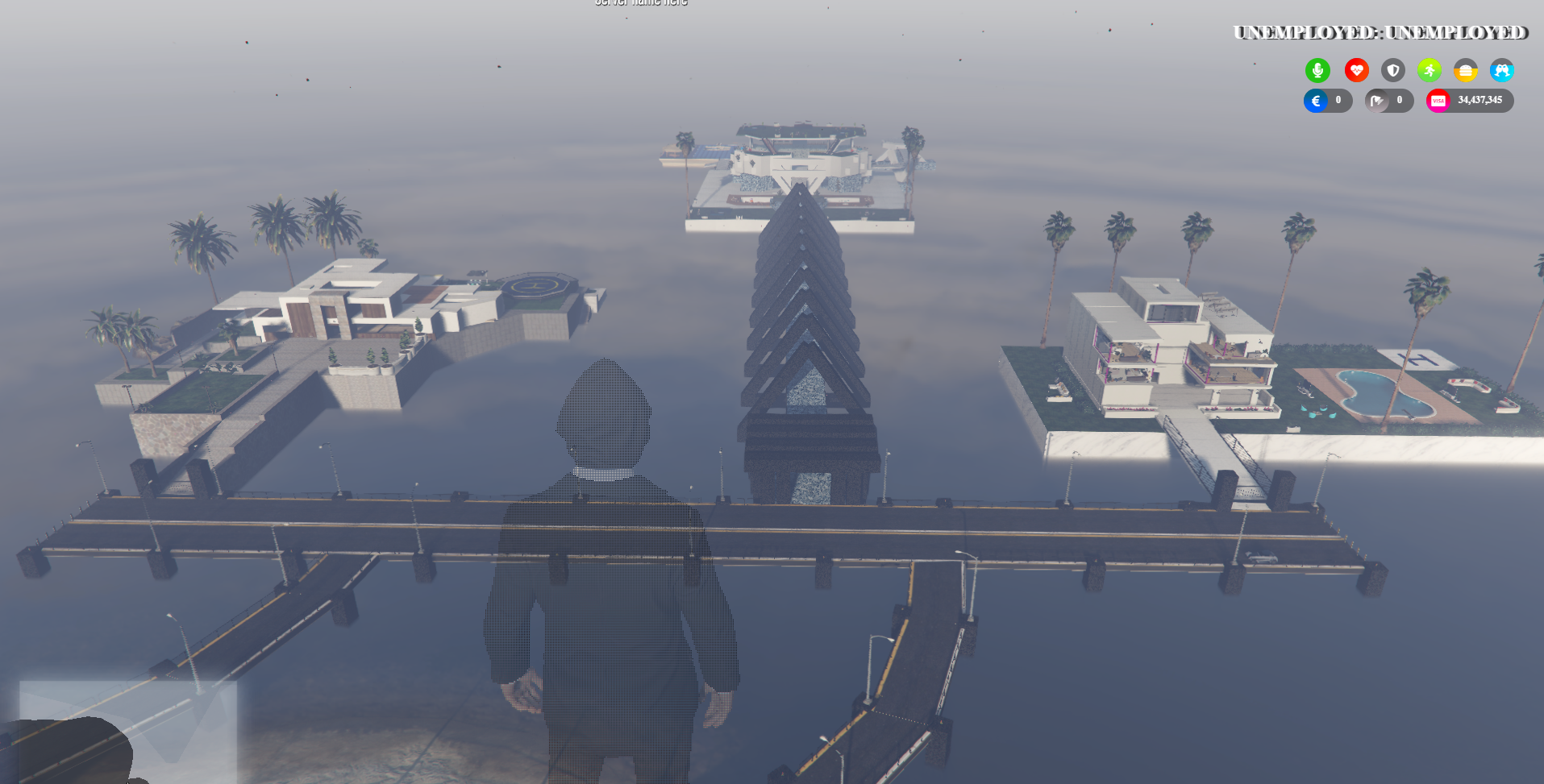Click the blue drinks thirst icon
This screenshot has width=1544, height=784.
(1501, 71)
